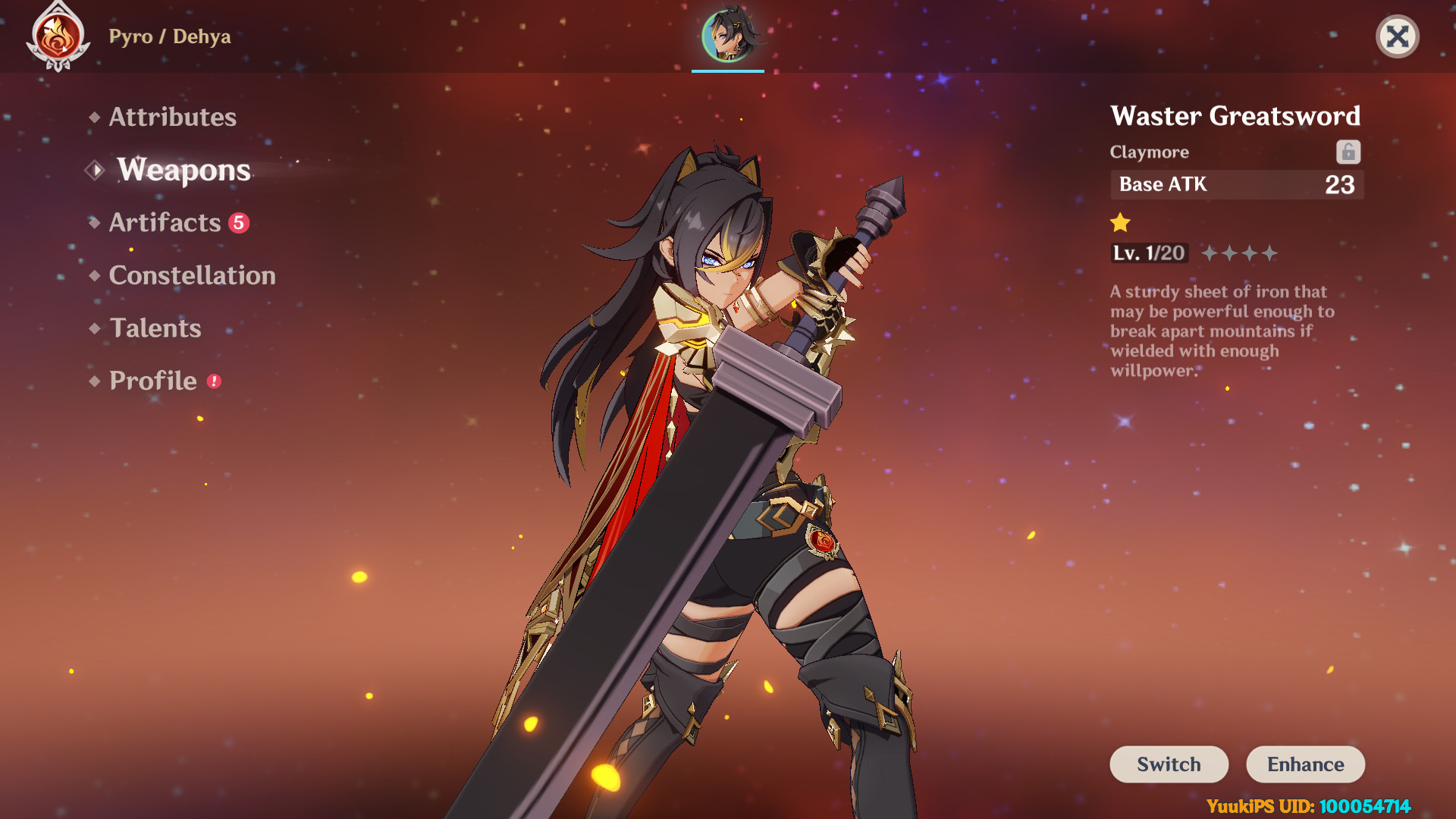Click the yellow rarity star icon
The height and width of the screenshot is (819, 1456).
(1120, 221)
